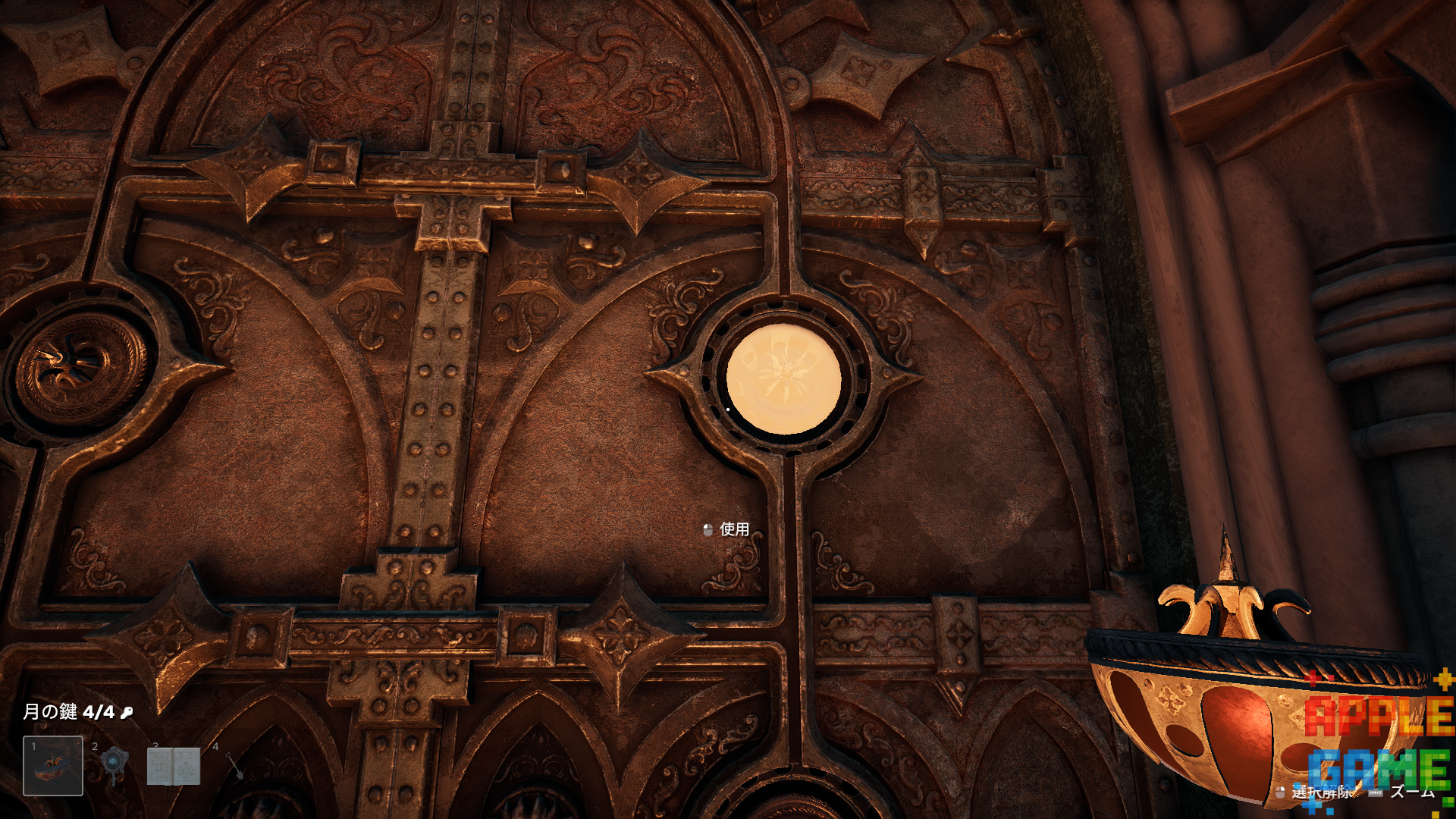Select the moon key bowl slot
Image resolution: width=1456 pixels, height=819 pixels.
click(53, 766)
